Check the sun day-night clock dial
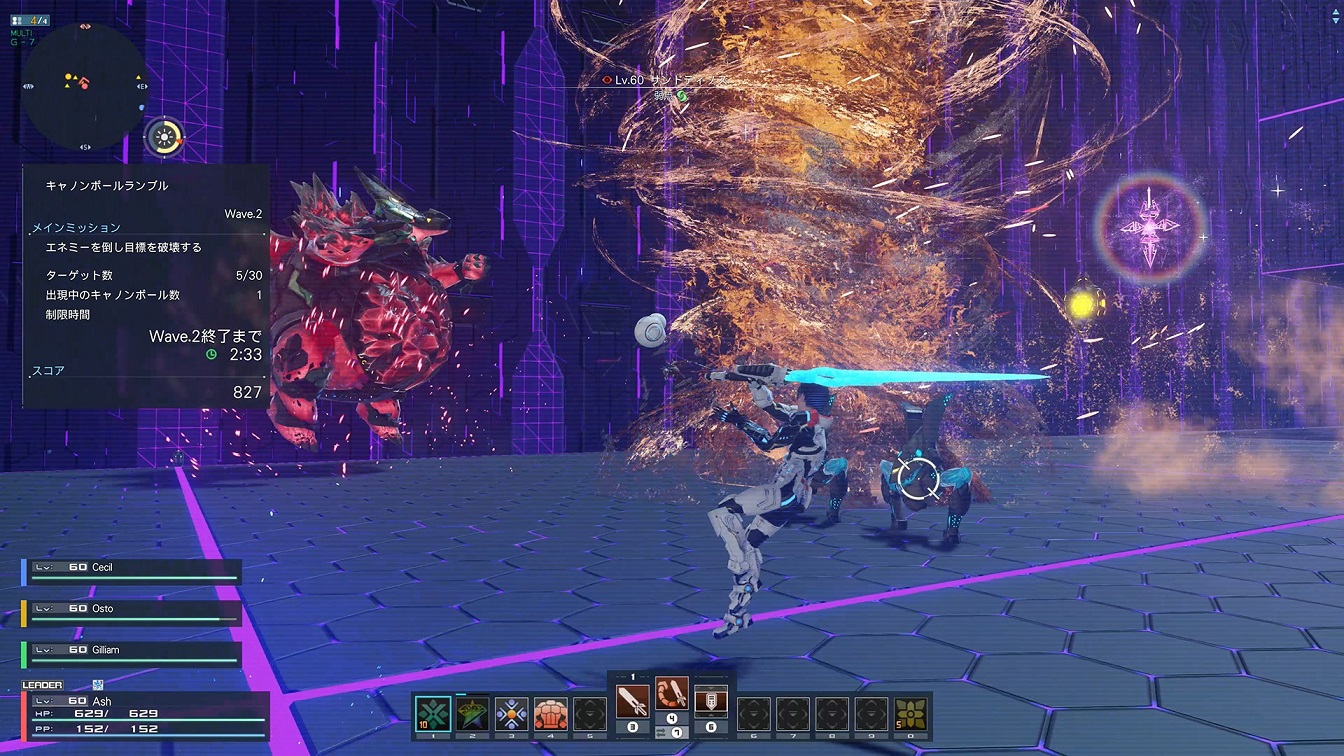This screenshot has width=1344, height=756. click(x=164, y=137)
